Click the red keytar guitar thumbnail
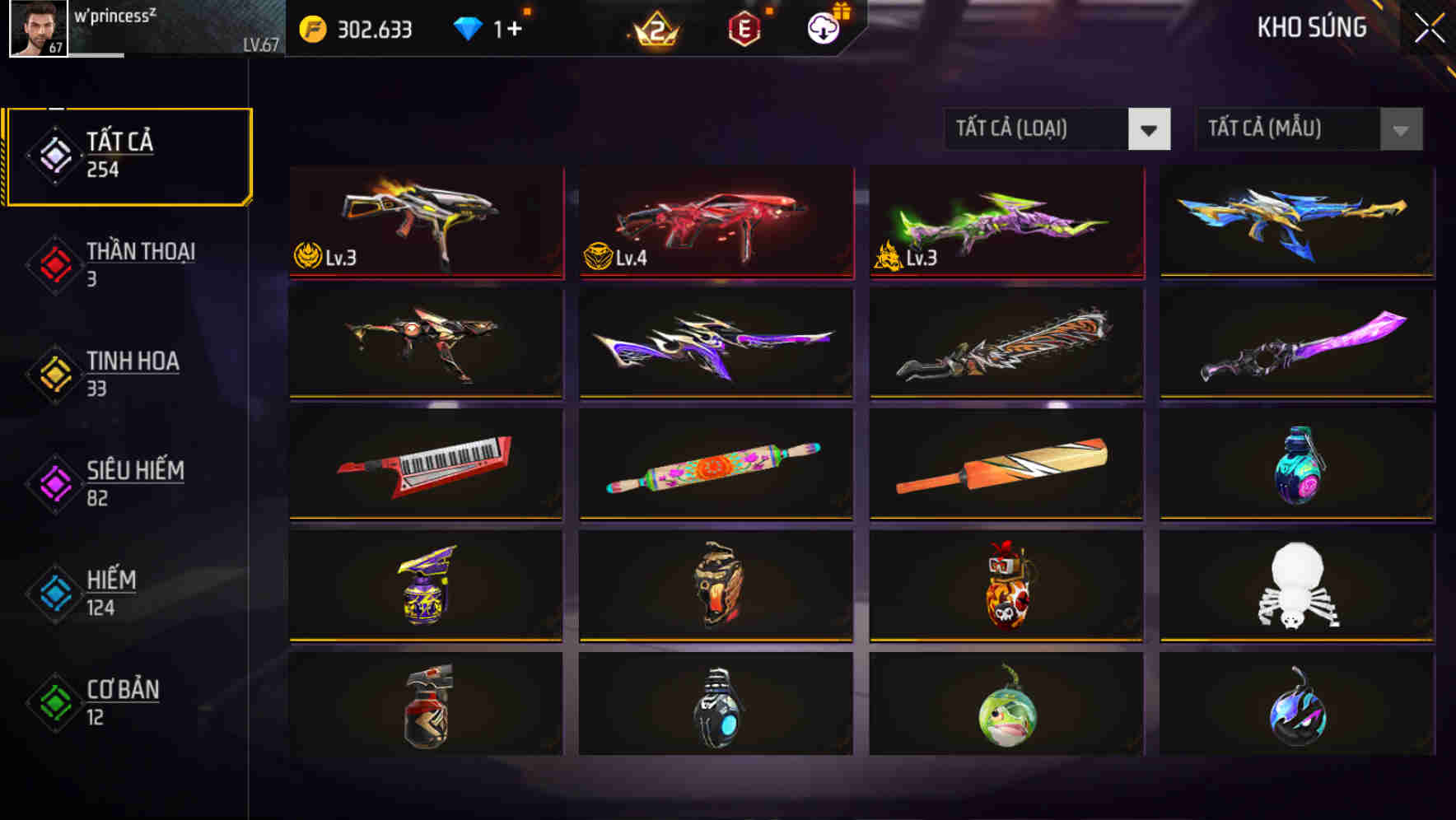Screen dimensions: 1456x820 point(424,465)
